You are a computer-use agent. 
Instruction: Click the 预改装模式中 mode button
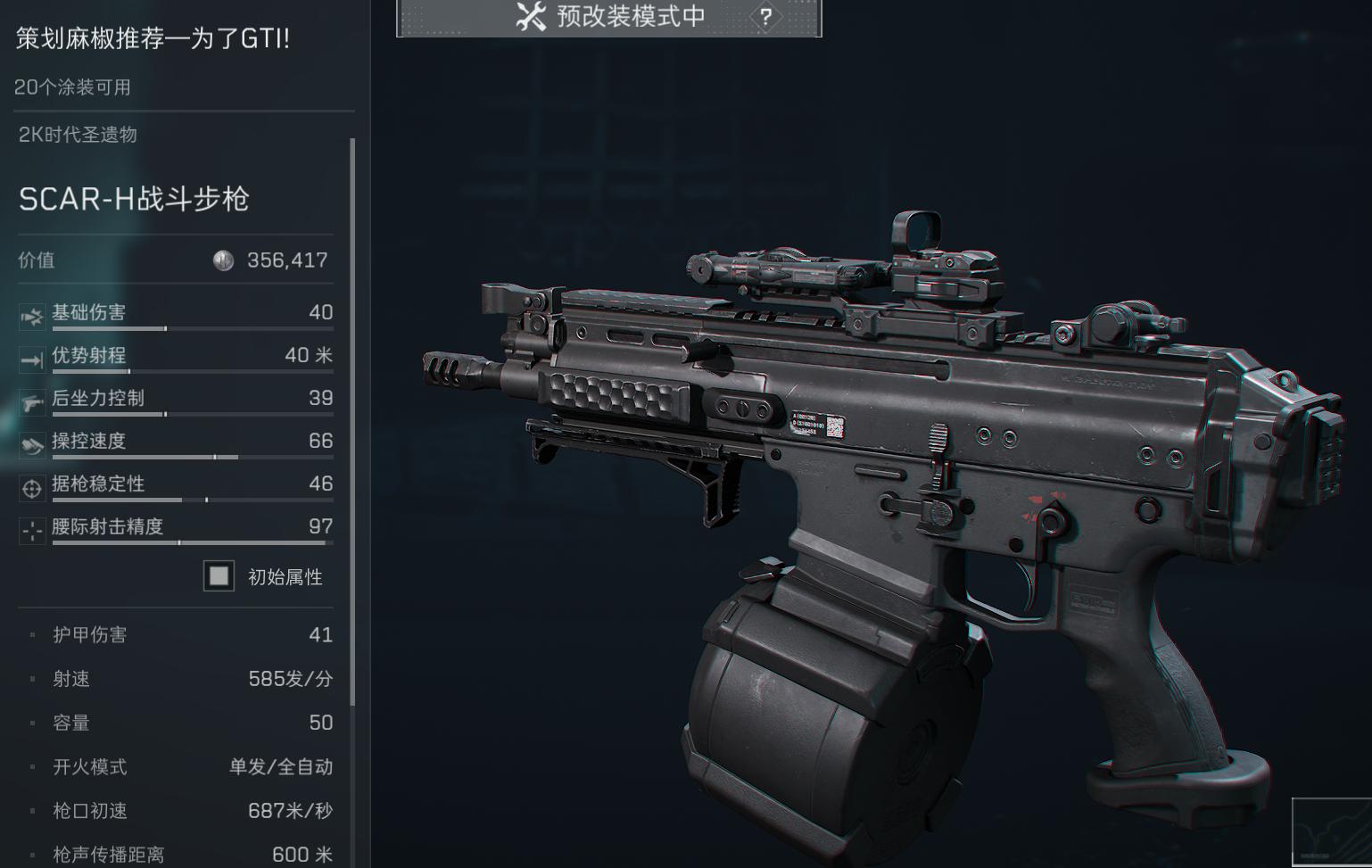coord(616,16)
